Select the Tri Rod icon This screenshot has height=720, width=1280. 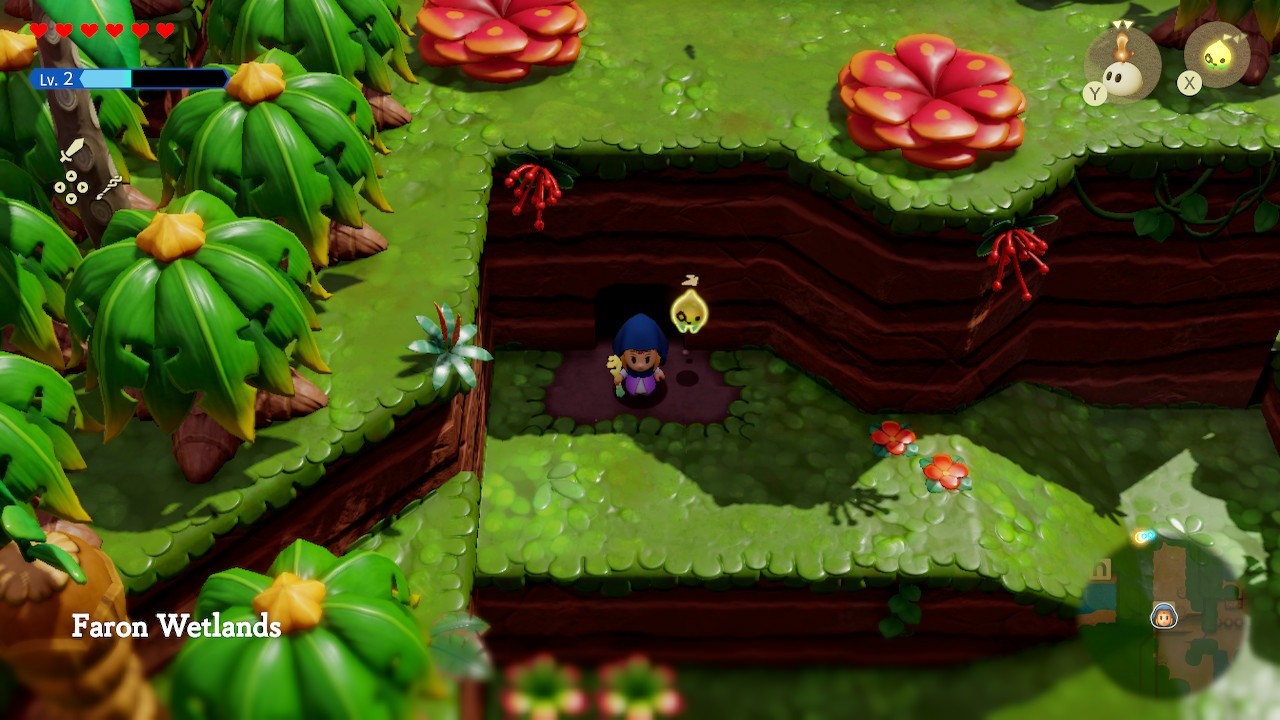coord(109,187)
